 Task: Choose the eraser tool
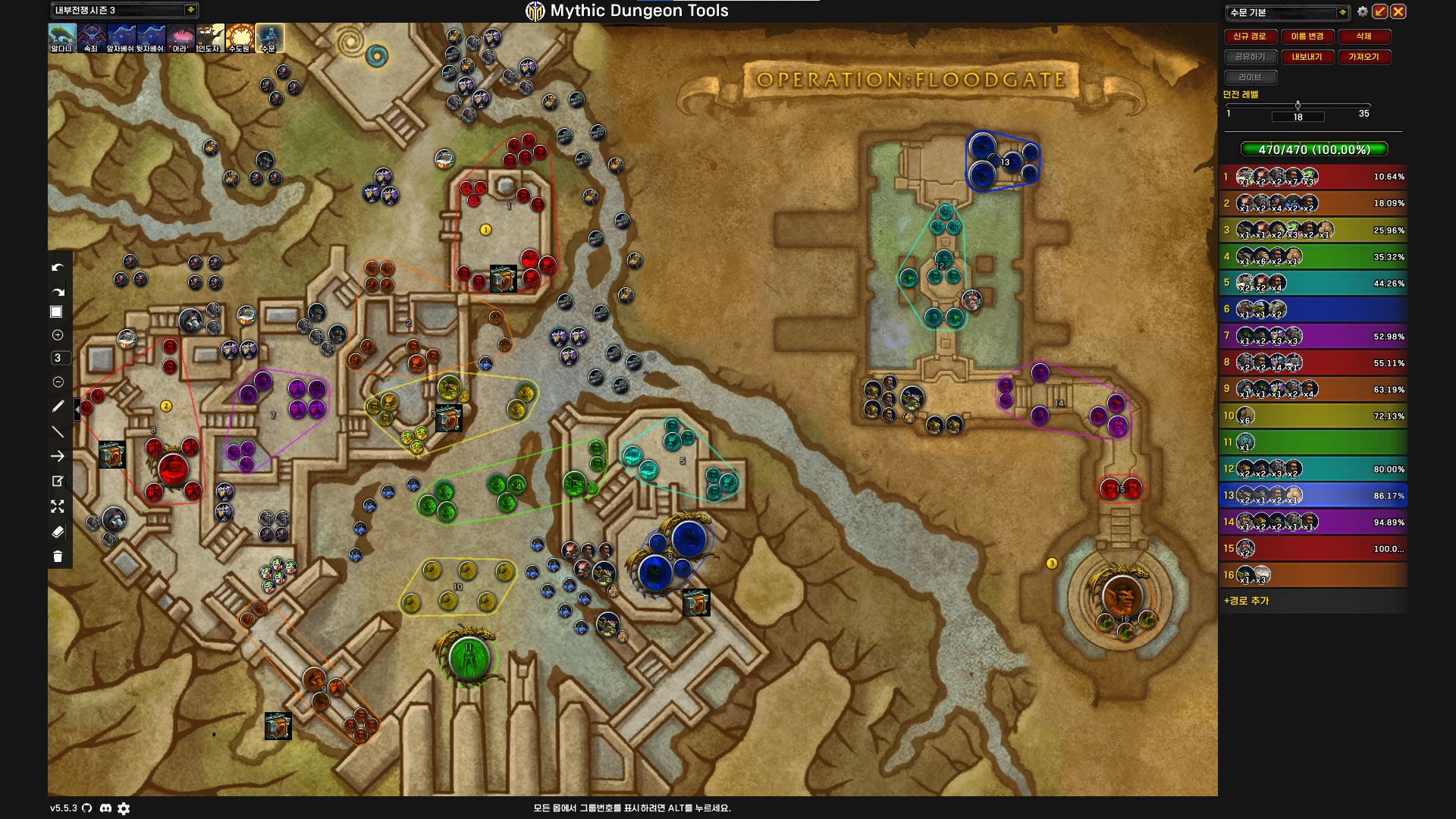pos(58,532)
